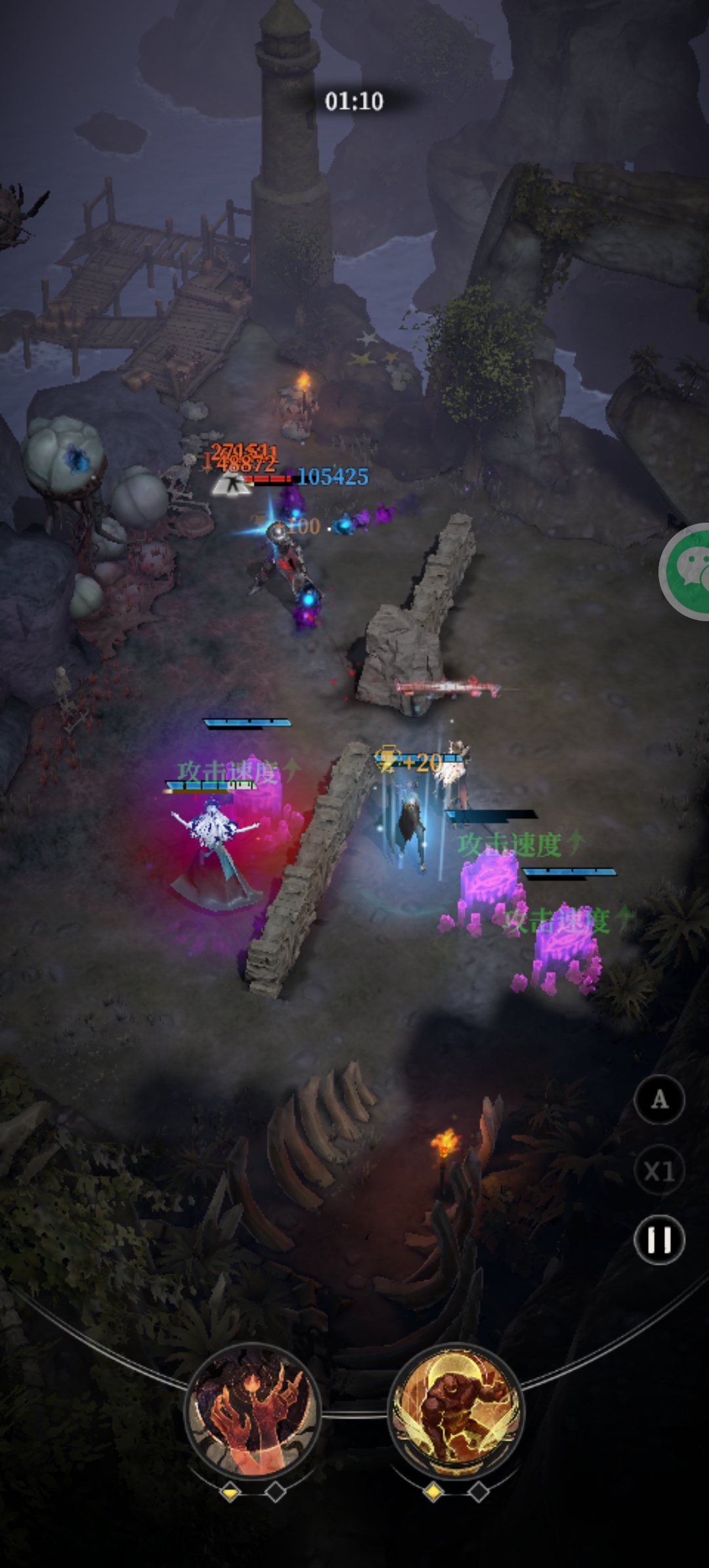Toggle the X1 battle speed

[x=659, y=1171]
